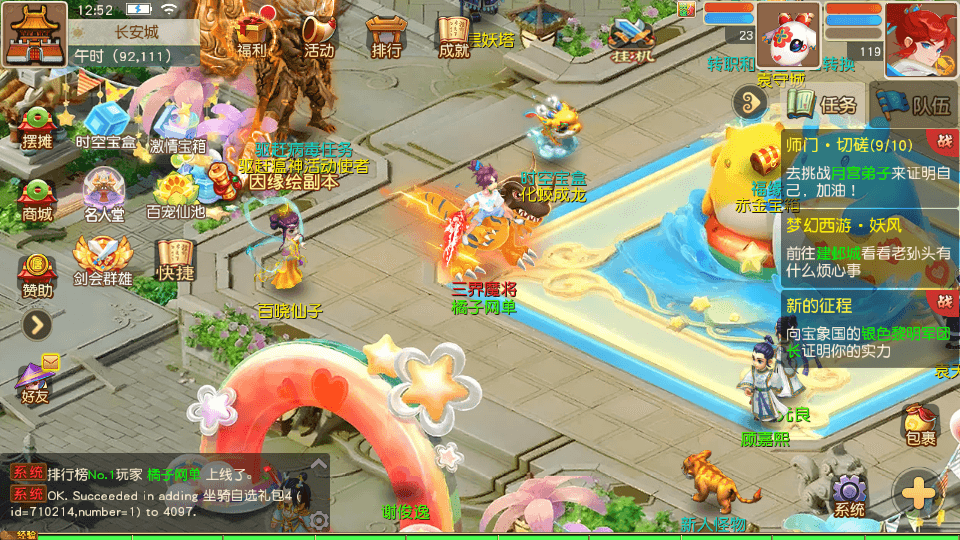Switch to the 队伍 team tab
Image resolution: width=960 pixels, height=540 pixels.
(915, 104)
